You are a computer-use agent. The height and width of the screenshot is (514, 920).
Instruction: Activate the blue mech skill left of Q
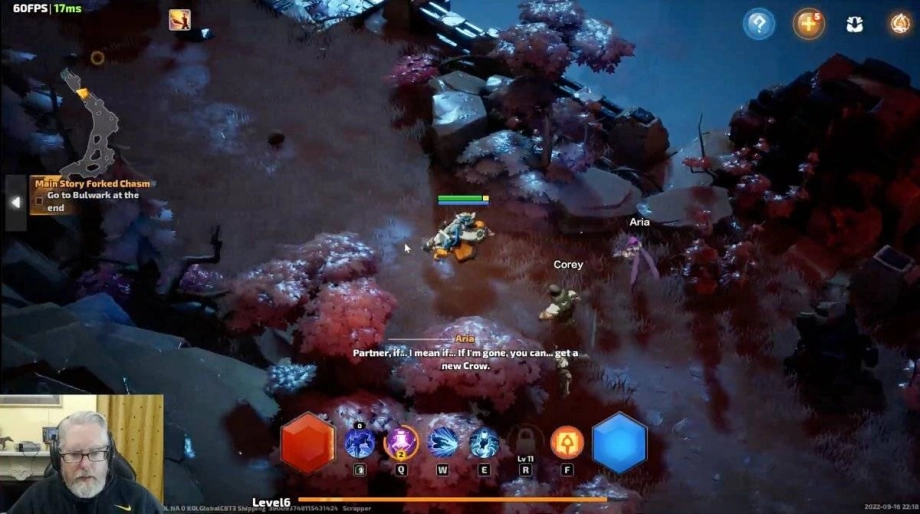(360, 442)
